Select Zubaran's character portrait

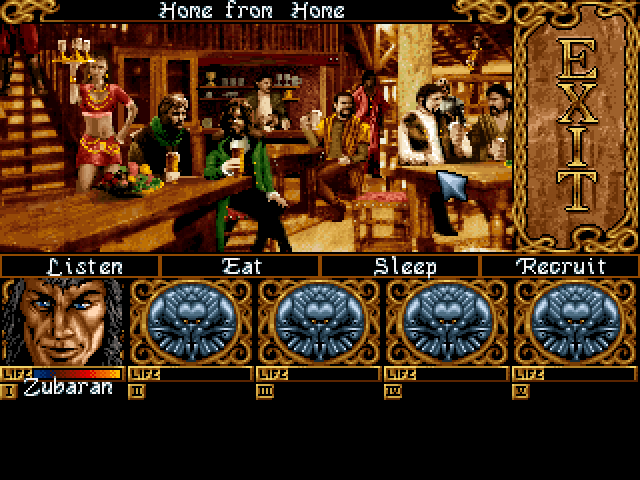pyautogui.click(x=63, y=322)
